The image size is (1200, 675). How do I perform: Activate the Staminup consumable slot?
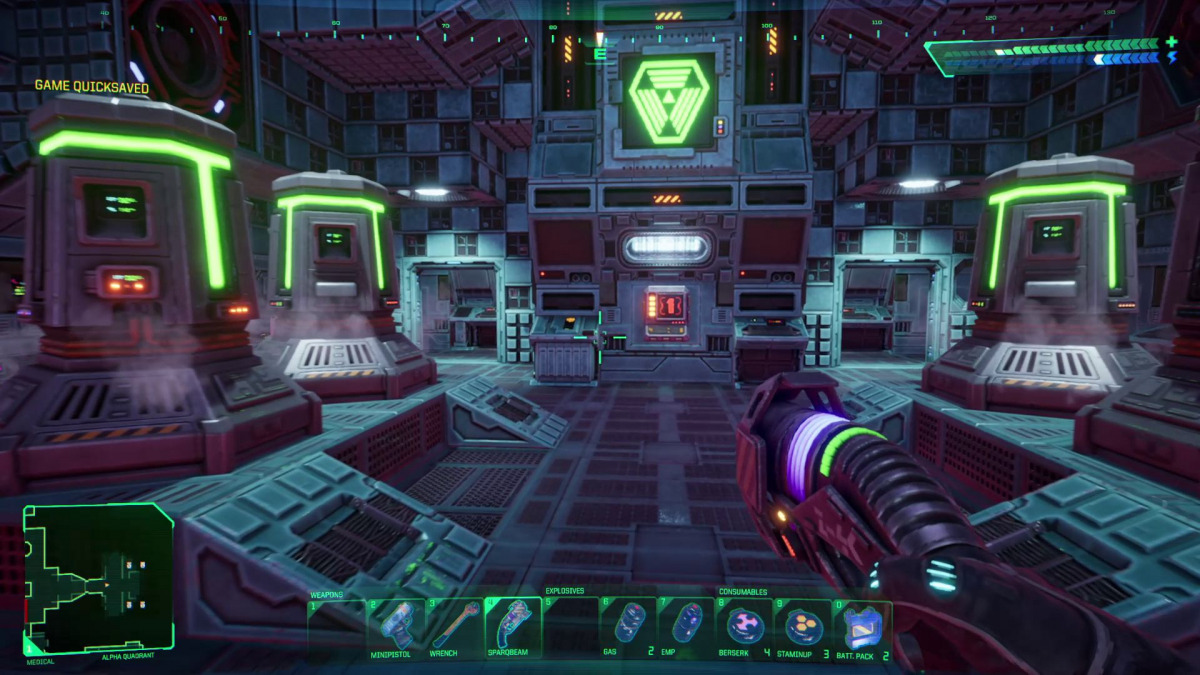[x=803, y=626]
